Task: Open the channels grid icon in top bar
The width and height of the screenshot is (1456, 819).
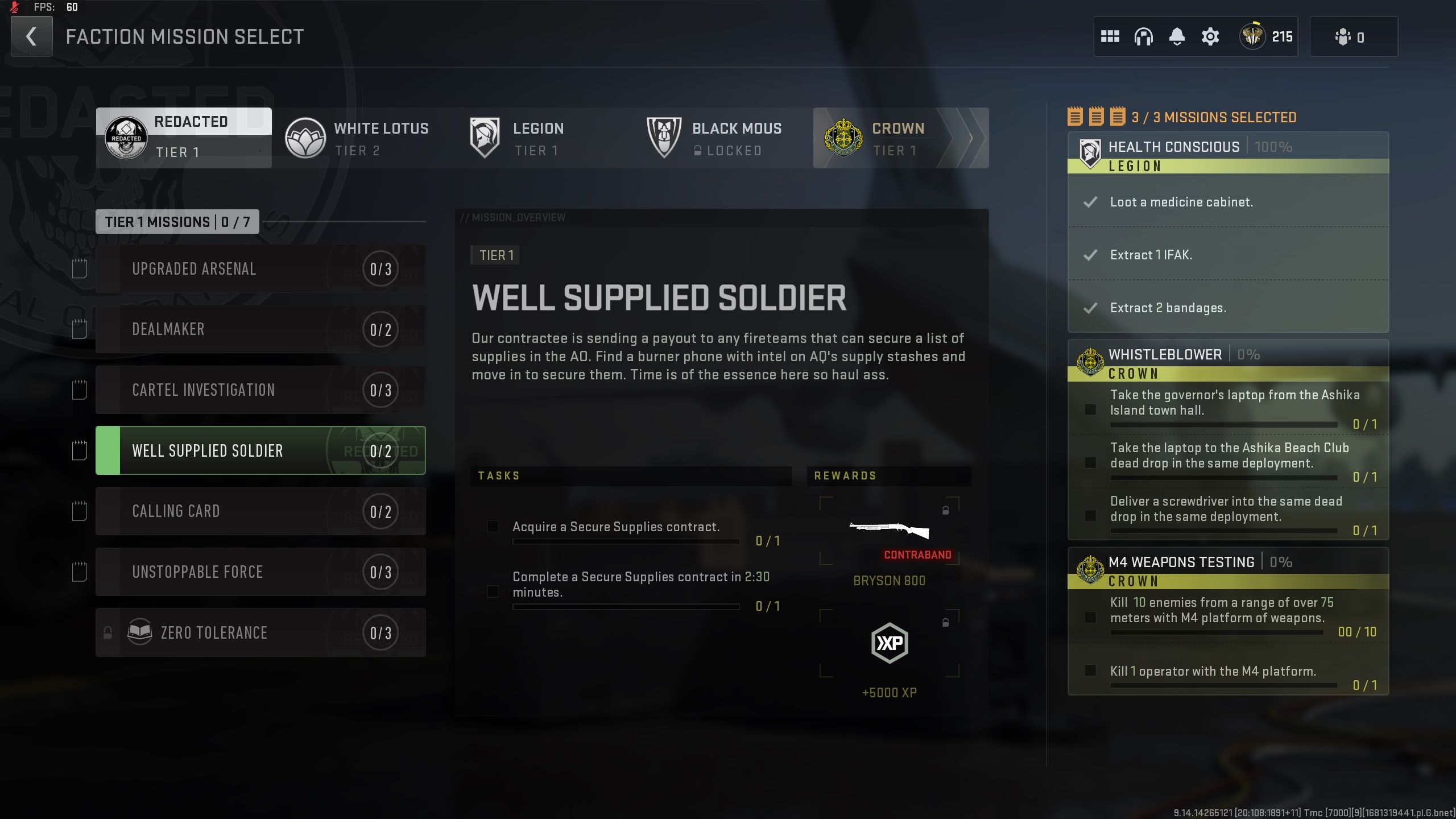Action: pyautogui.click(x=1112, y=36)
